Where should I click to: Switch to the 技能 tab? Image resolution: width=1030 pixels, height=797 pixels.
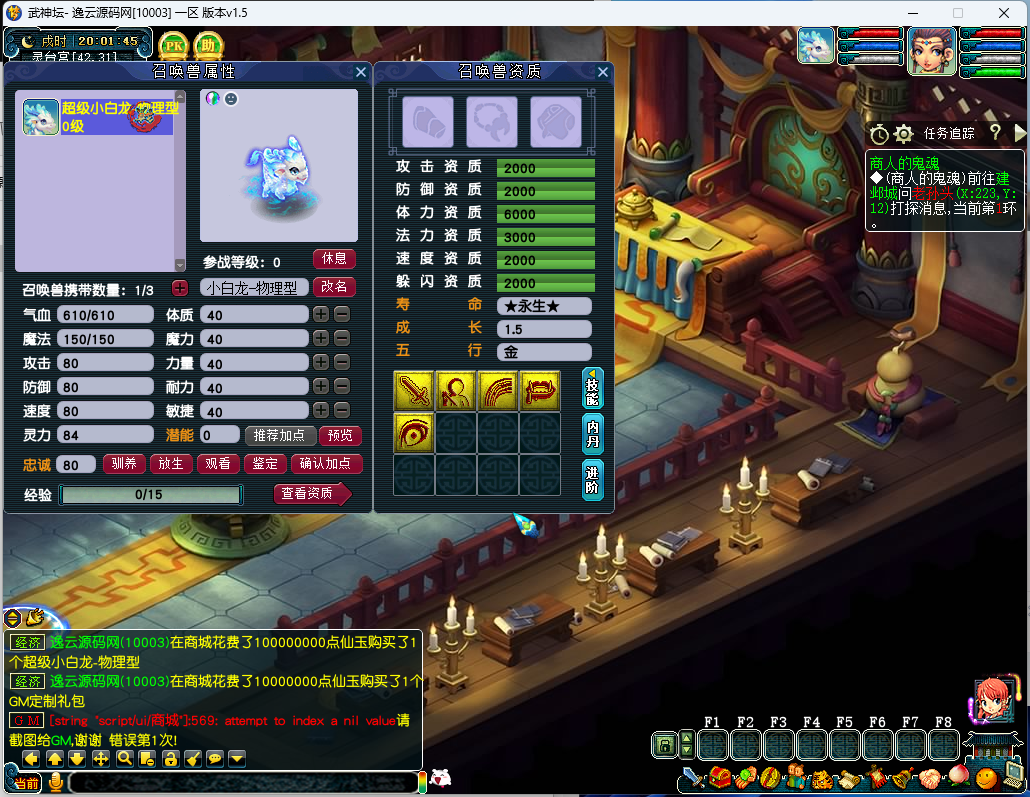point(593,388)
